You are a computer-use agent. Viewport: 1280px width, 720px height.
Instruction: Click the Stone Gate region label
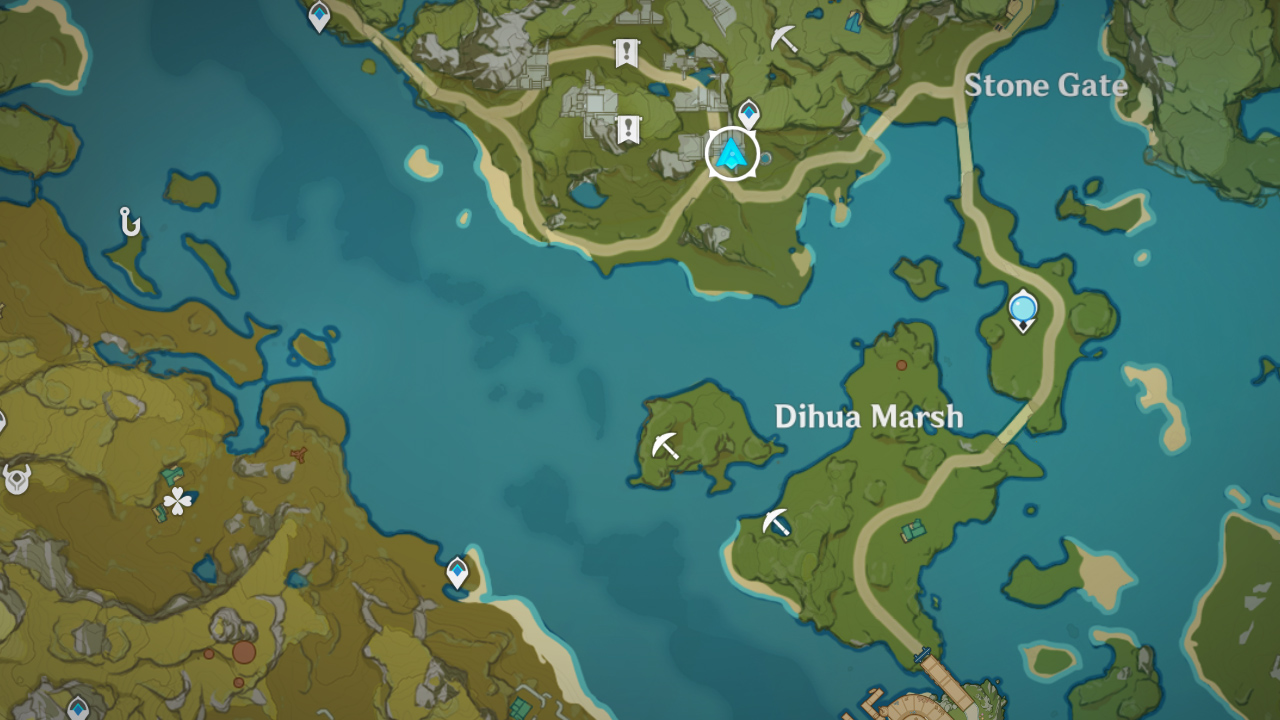[1046, 87]
